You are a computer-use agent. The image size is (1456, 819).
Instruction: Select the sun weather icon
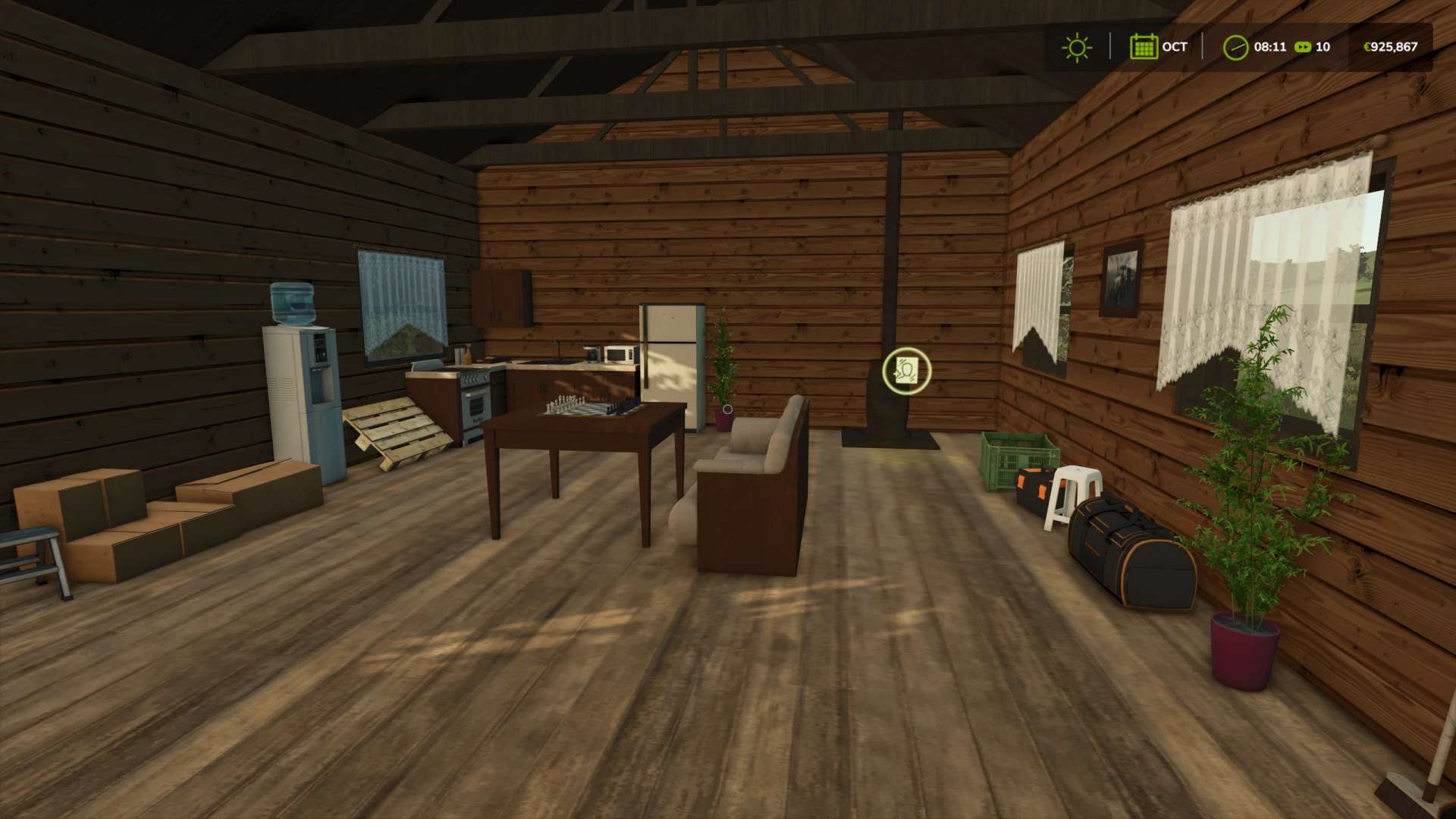click(x=1076, y=47)
